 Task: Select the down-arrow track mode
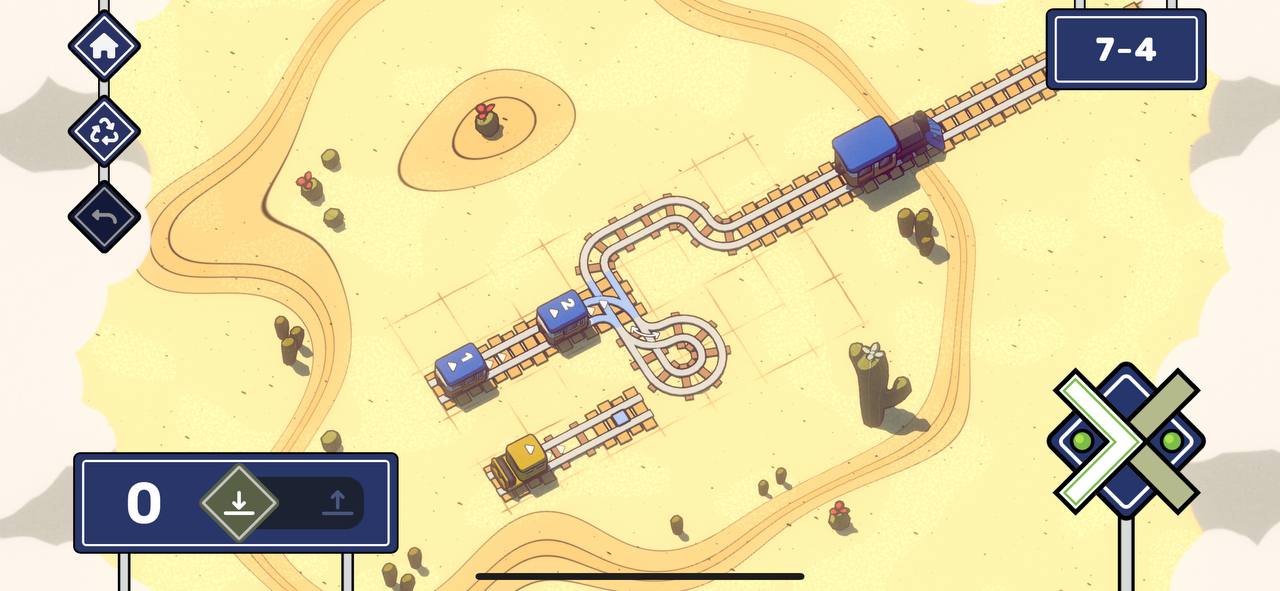click(238, 502)
